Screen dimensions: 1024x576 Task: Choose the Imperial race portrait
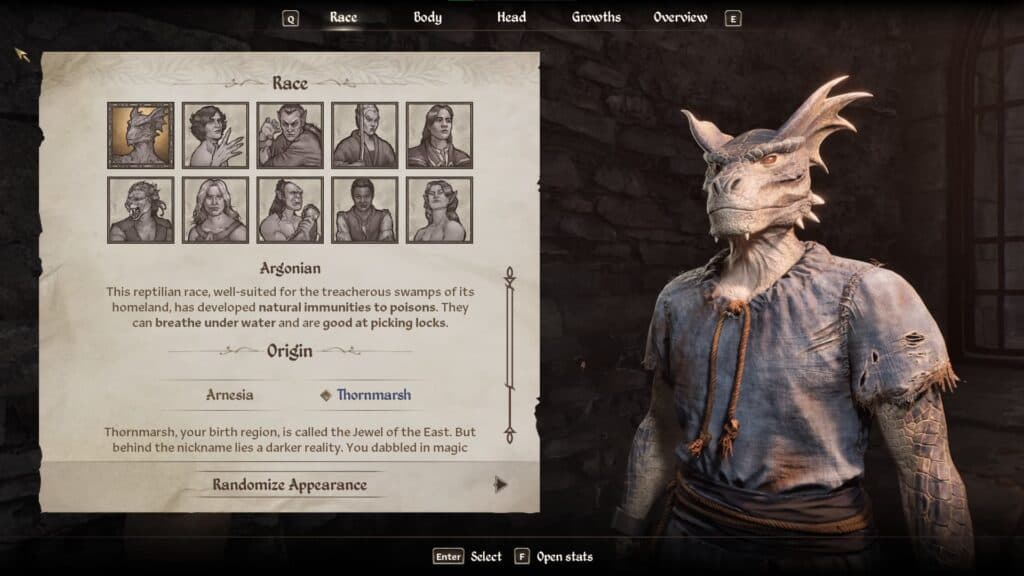coord(440,135)
